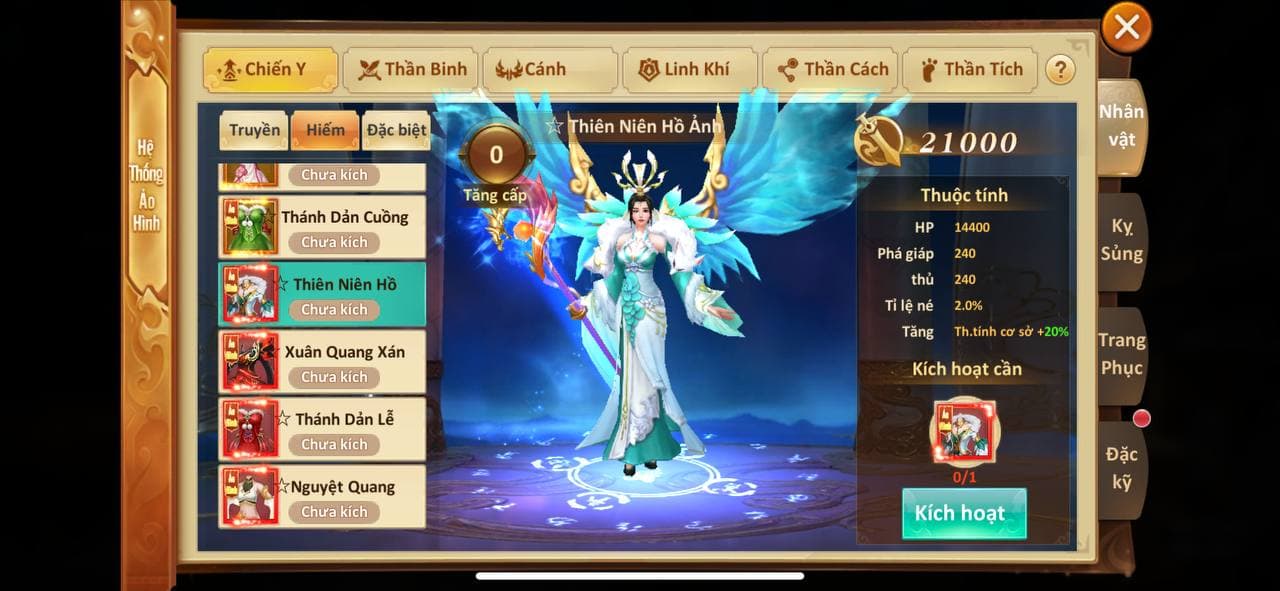This screenshot has height=591, width=1280.
Task: Close the Hệ Thống Ảo Hình window
Action: (x=1126, y=28)
